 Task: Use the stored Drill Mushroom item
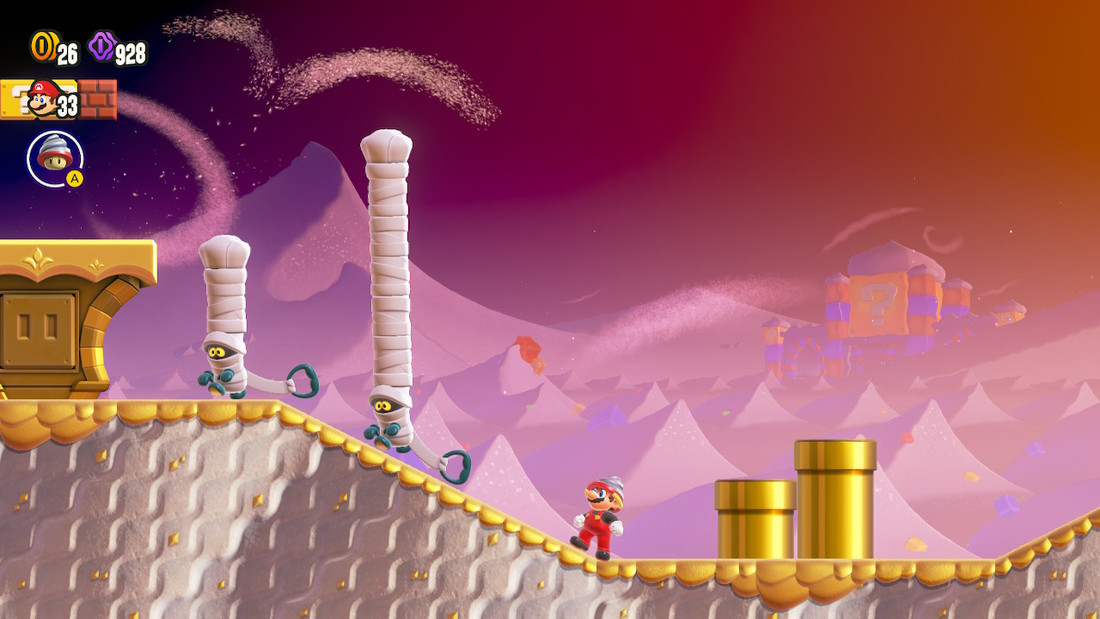coord(54,158)
